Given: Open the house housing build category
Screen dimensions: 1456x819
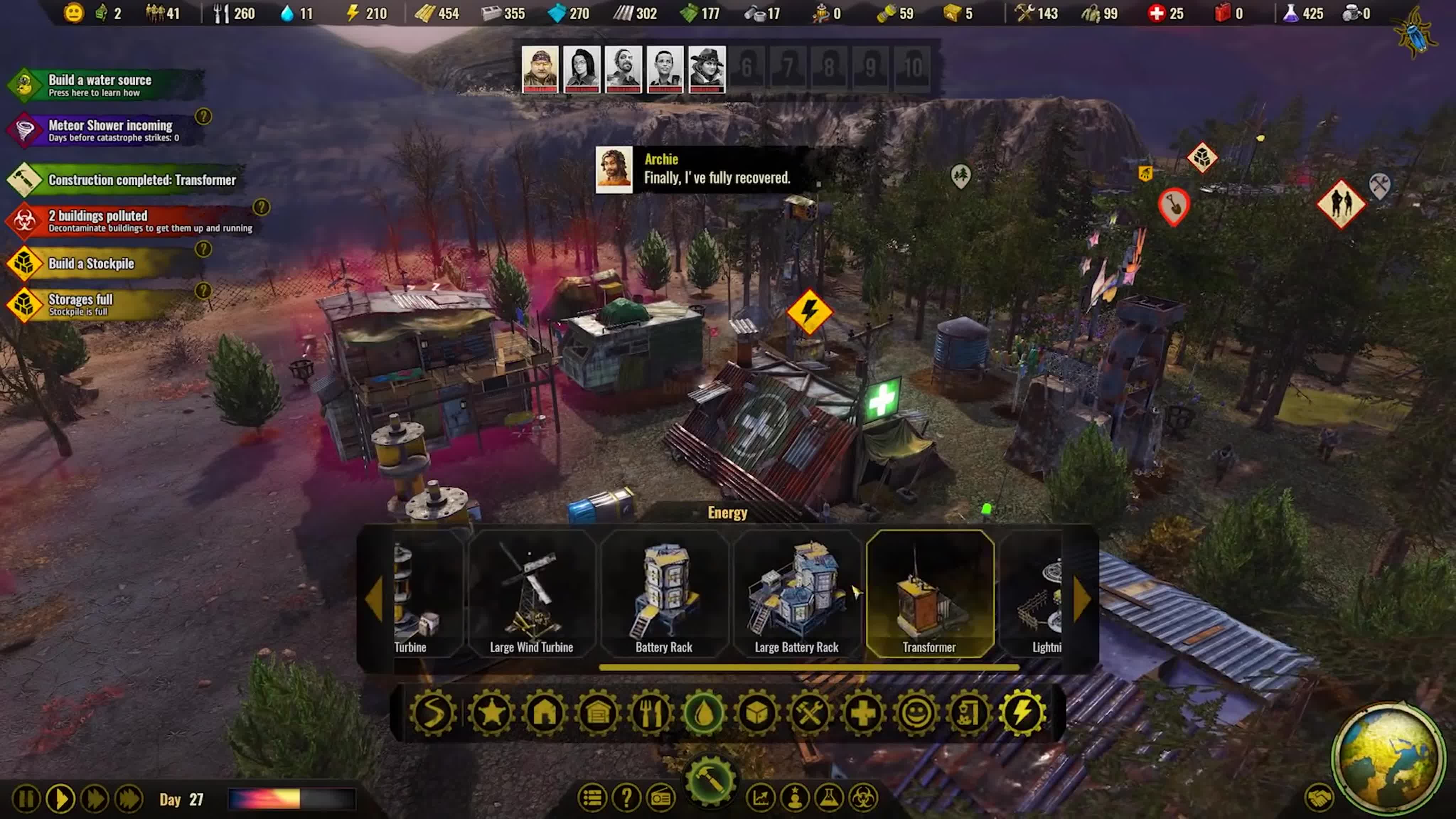Looking at the screenshot, I should click(544, 713).
